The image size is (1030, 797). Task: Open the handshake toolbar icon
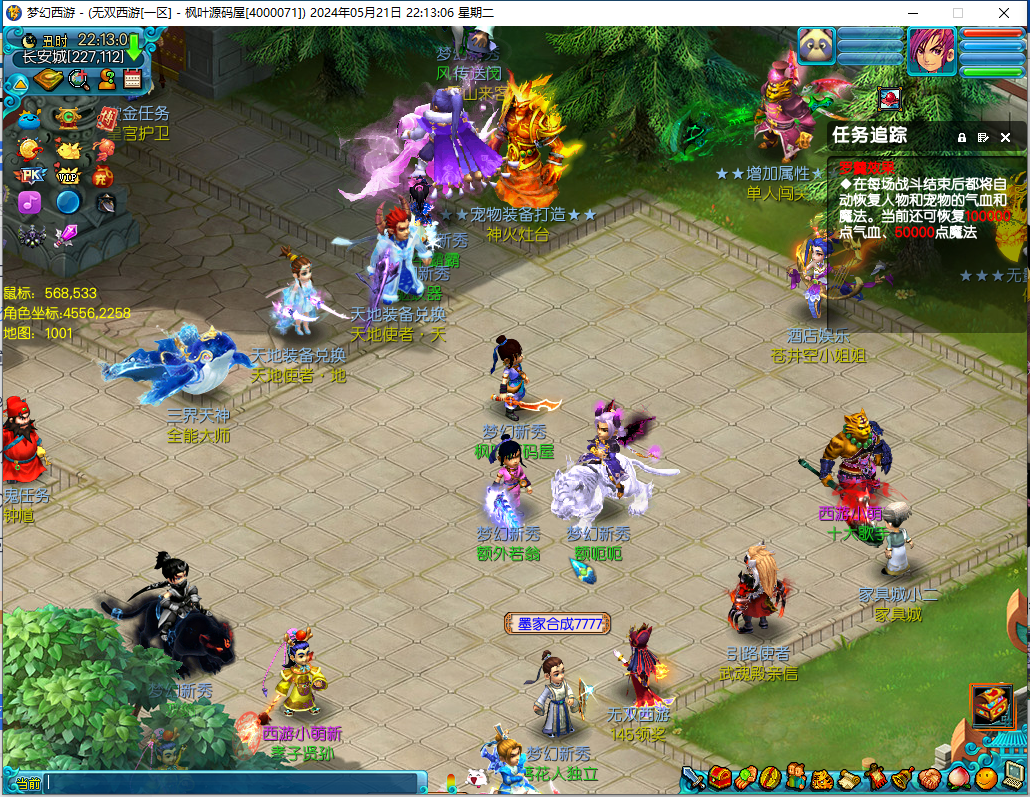pos(929,778)
